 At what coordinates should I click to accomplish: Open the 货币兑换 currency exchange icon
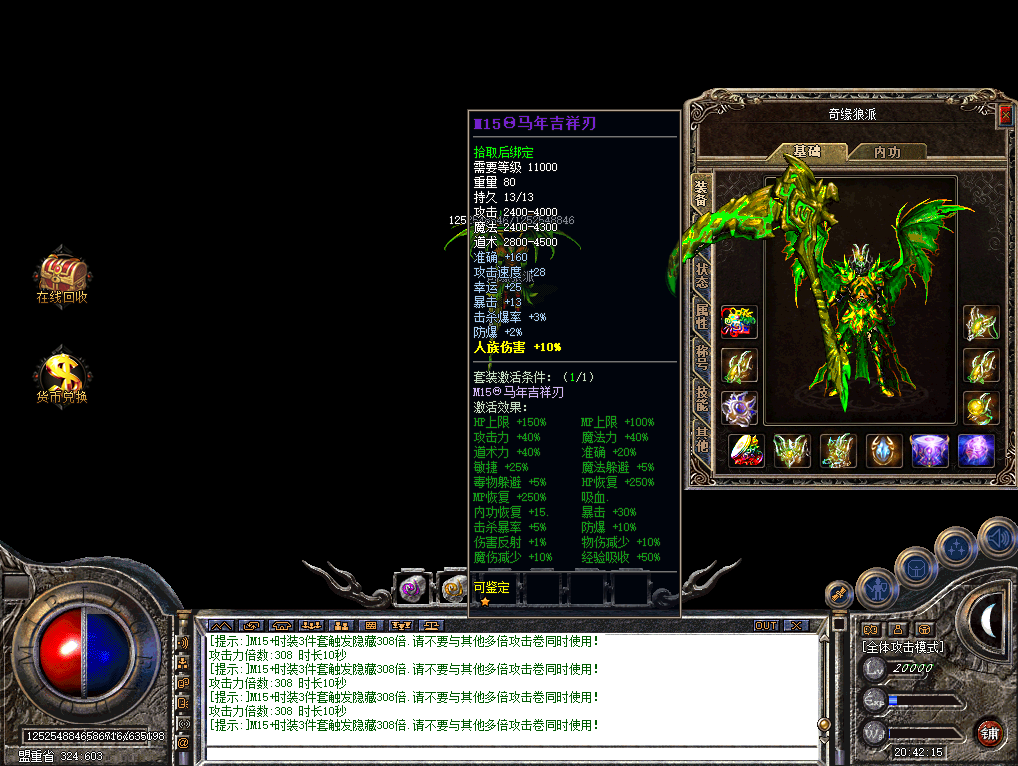62,375
